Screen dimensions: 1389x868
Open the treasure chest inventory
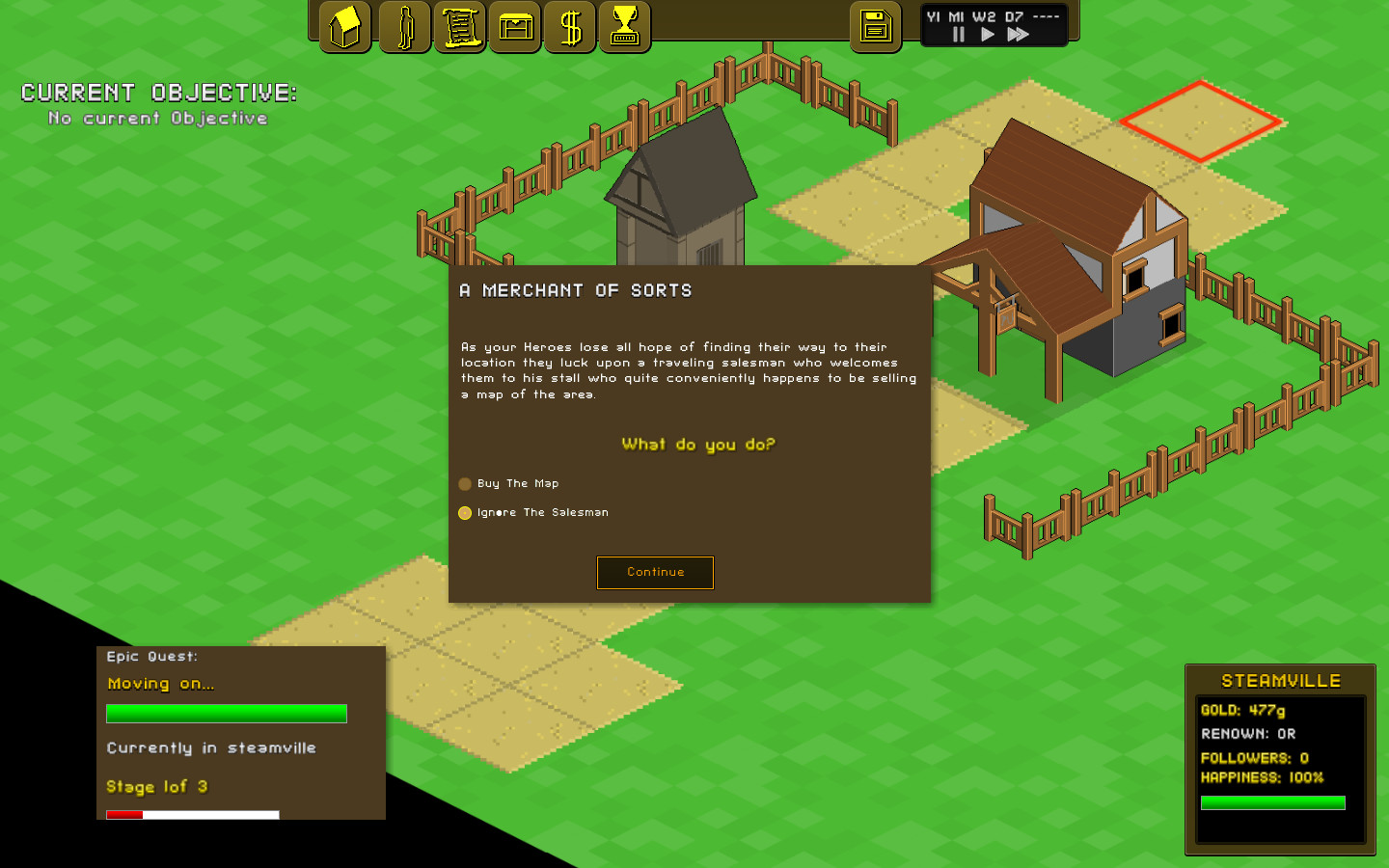pyautogui.click(x=515, y=27)
